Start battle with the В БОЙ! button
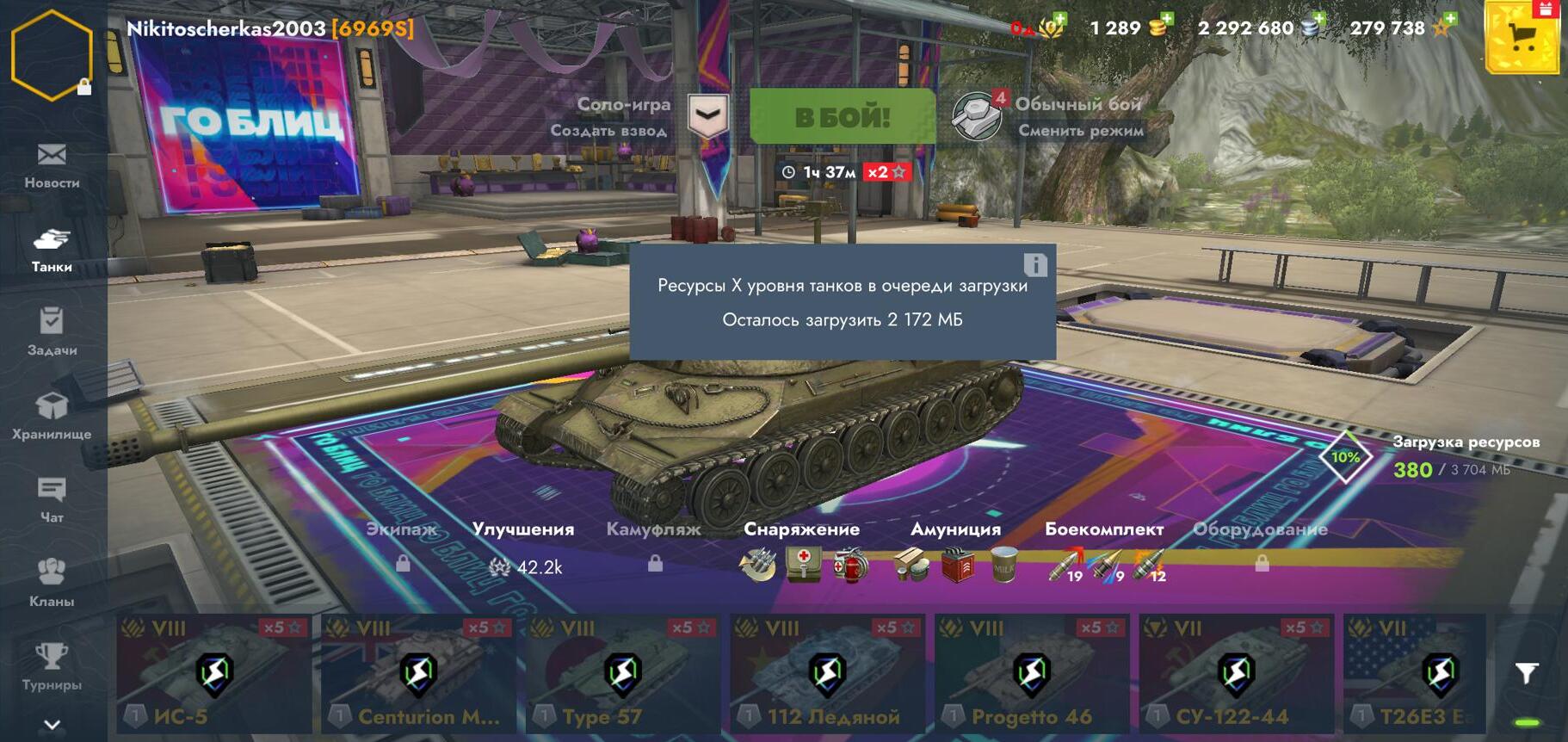The width and height of the screenshot is (1568, 742). (x=842, y=116)
